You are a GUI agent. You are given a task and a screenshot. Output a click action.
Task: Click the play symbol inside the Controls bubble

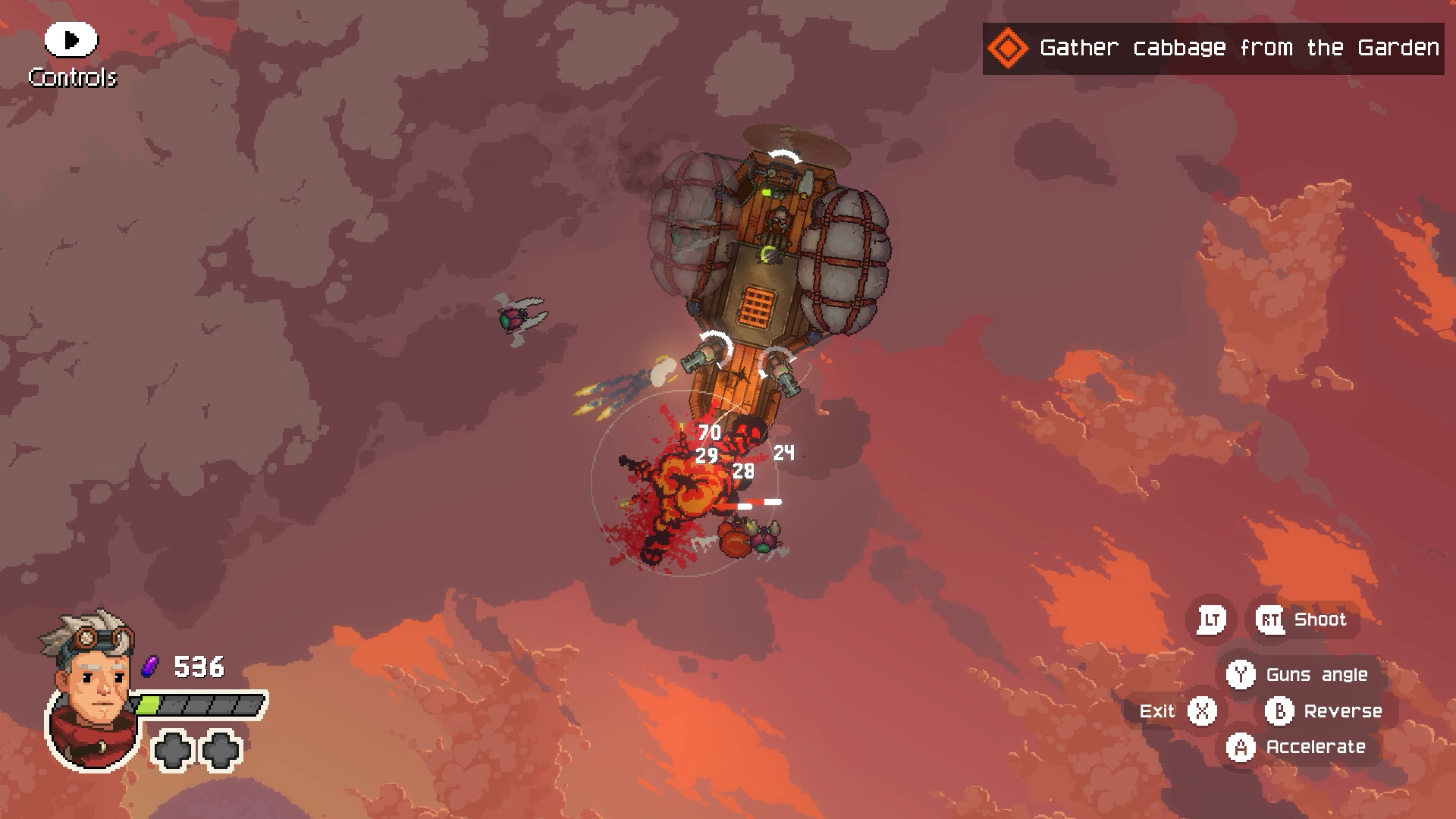[x=71, y=39]
